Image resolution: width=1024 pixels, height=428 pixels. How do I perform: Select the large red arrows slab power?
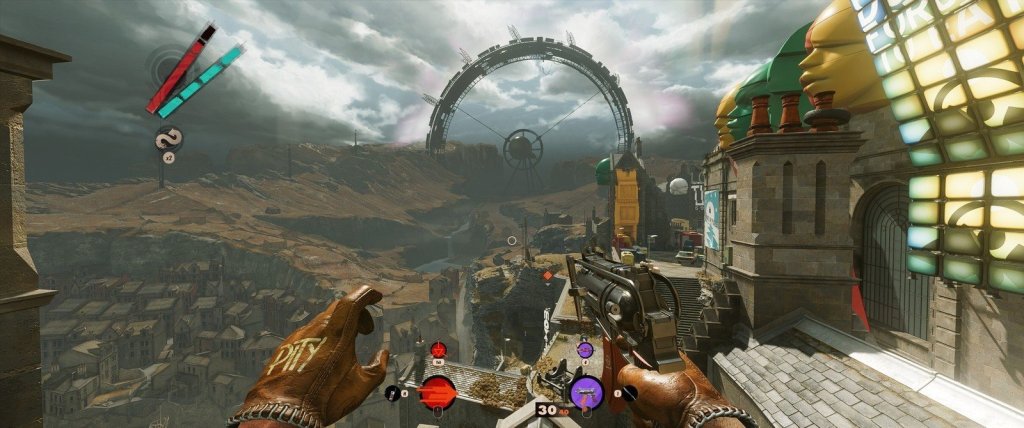pyautogui.click(x=437, y=392)
